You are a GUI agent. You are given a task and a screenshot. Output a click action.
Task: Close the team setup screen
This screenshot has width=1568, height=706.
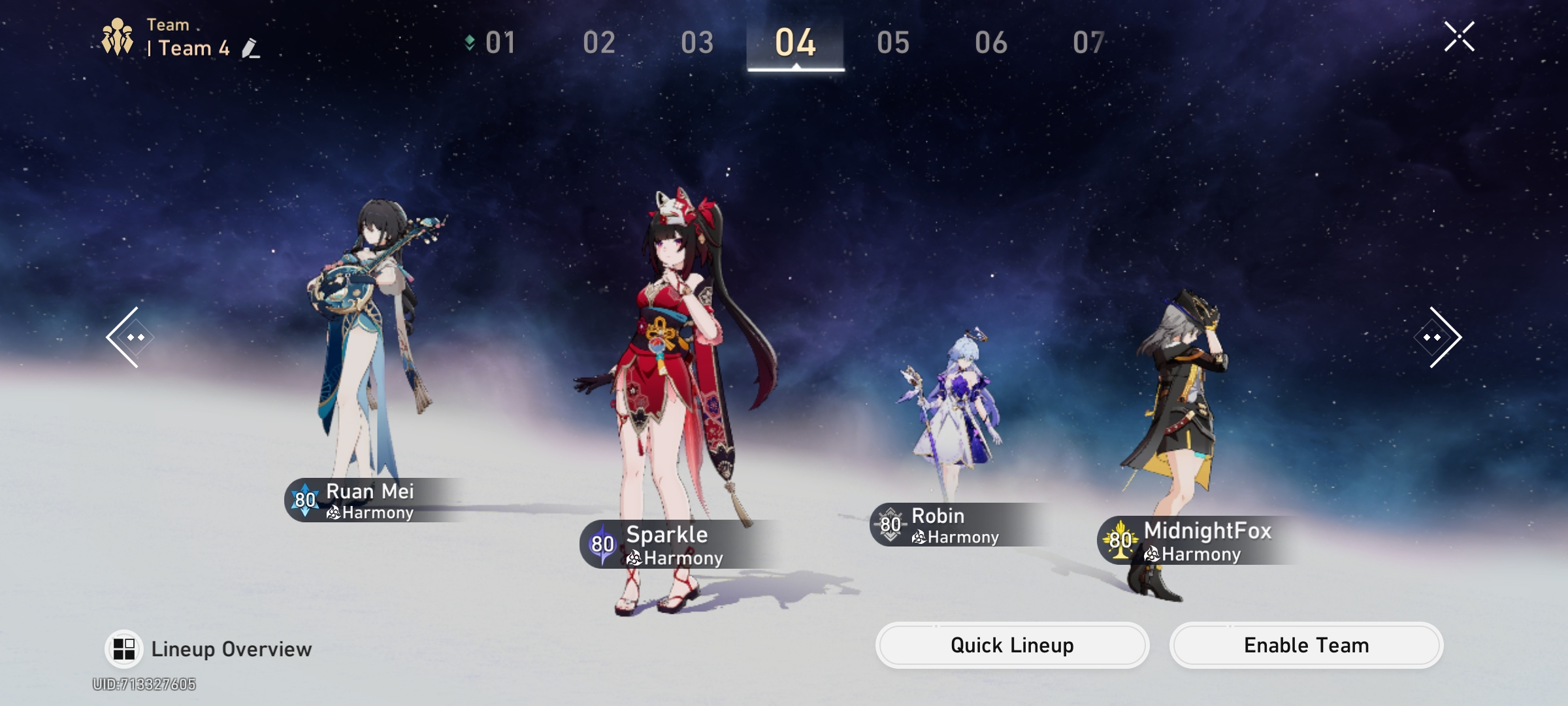point(1459,37)
